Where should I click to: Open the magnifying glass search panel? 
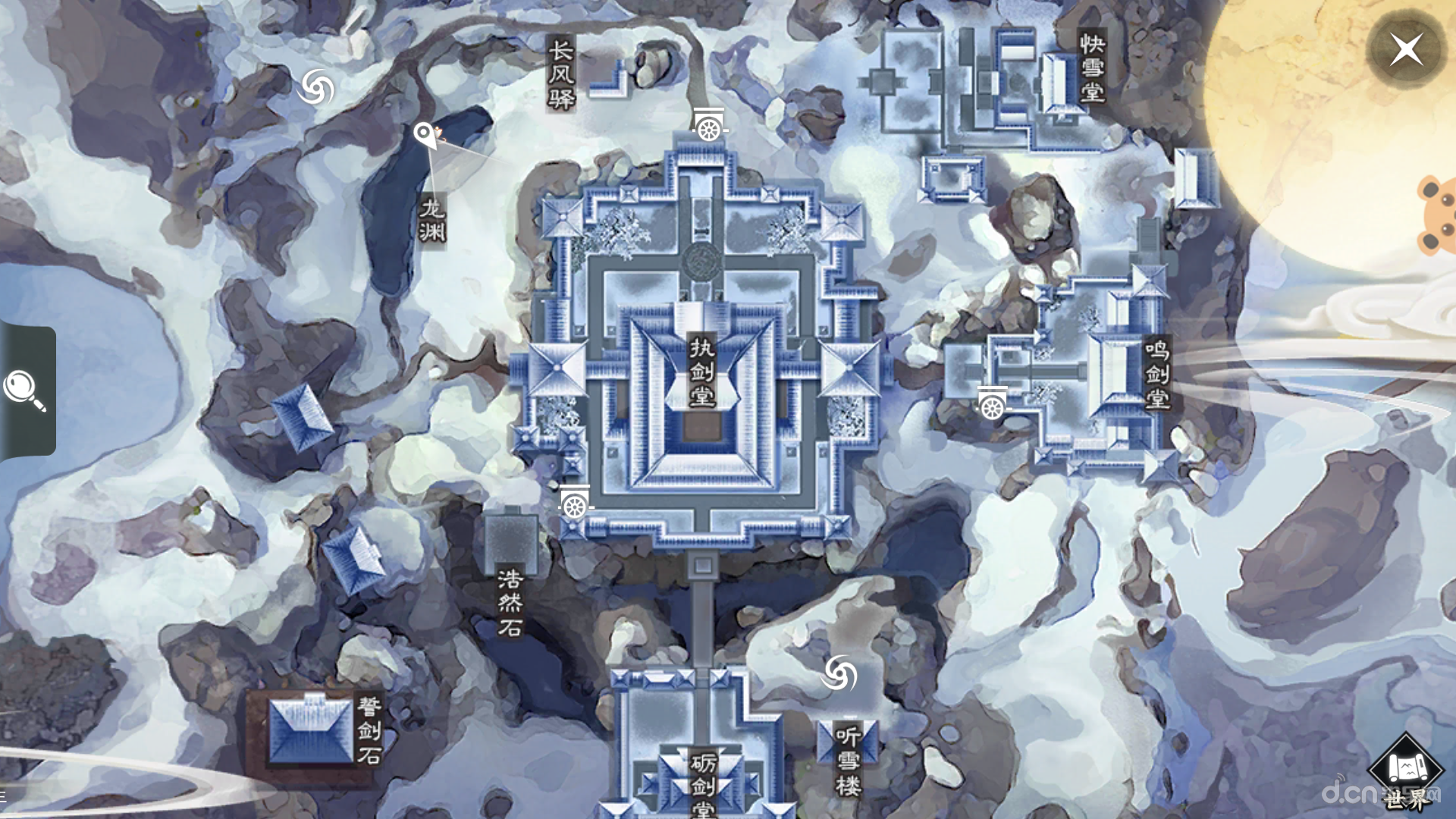pos(25,390)
